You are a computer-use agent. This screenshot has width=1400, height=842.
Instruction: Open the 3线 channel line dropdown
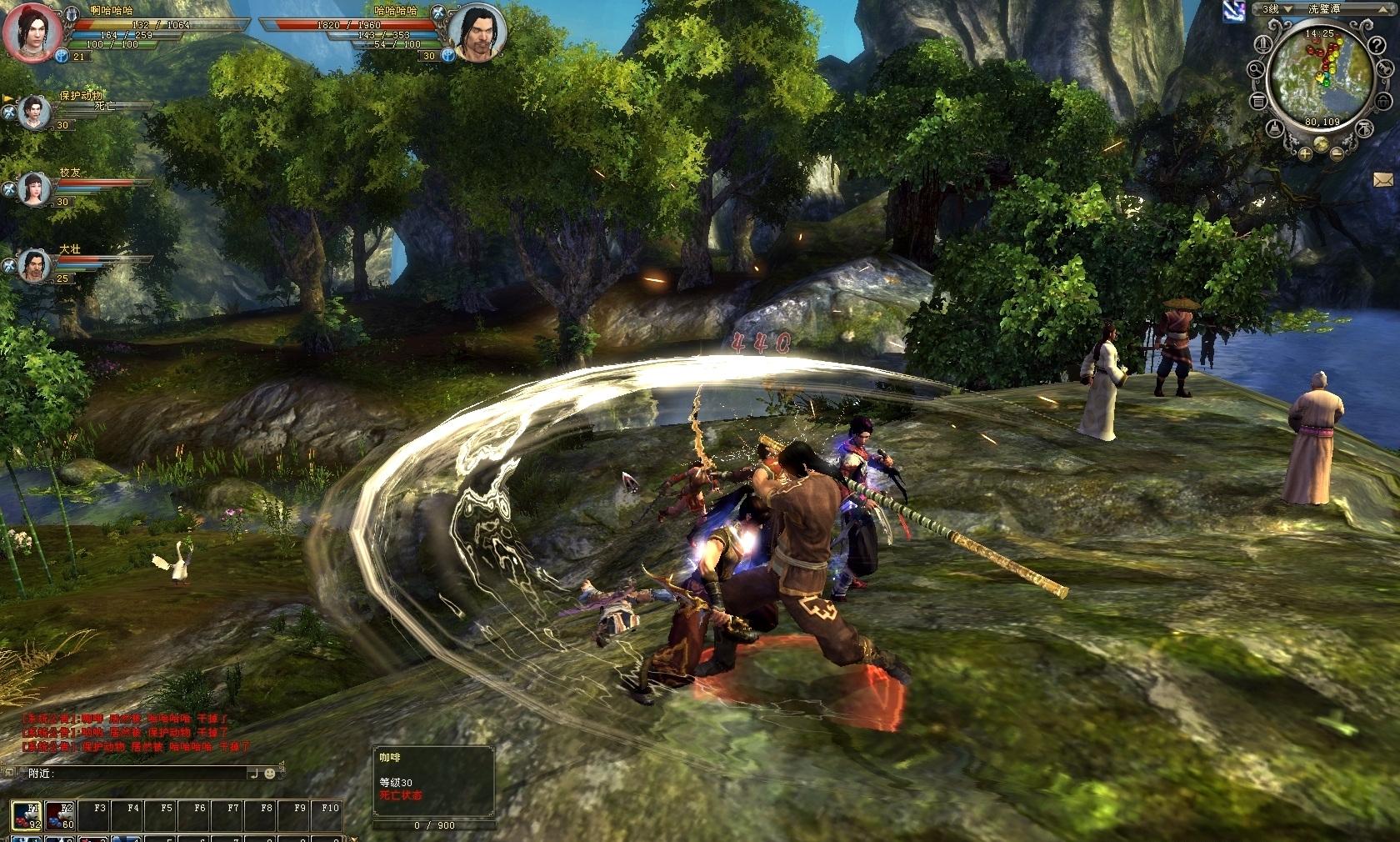point(1287,9)
